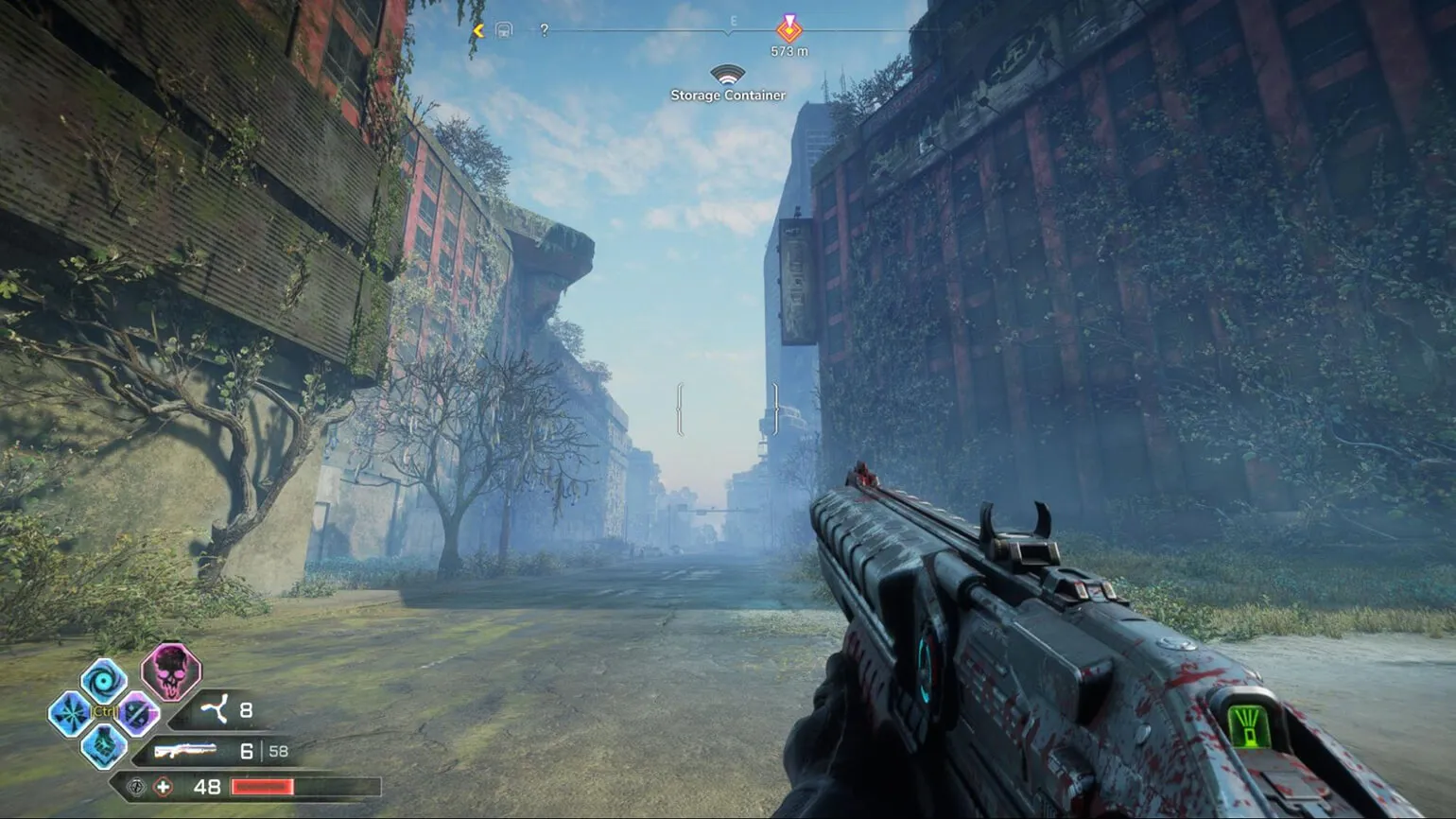The image size is (1456, 819).
Task: Click the shotgun weapon icon
Action: [185, 751]
